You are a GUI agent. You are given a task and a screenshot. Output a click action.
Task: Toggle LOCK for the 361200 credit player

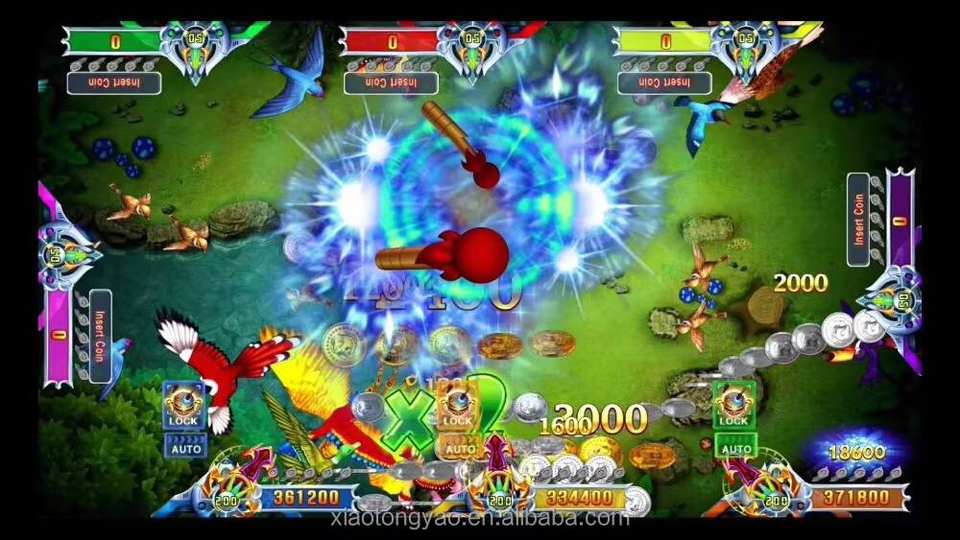tap(183, 407)
